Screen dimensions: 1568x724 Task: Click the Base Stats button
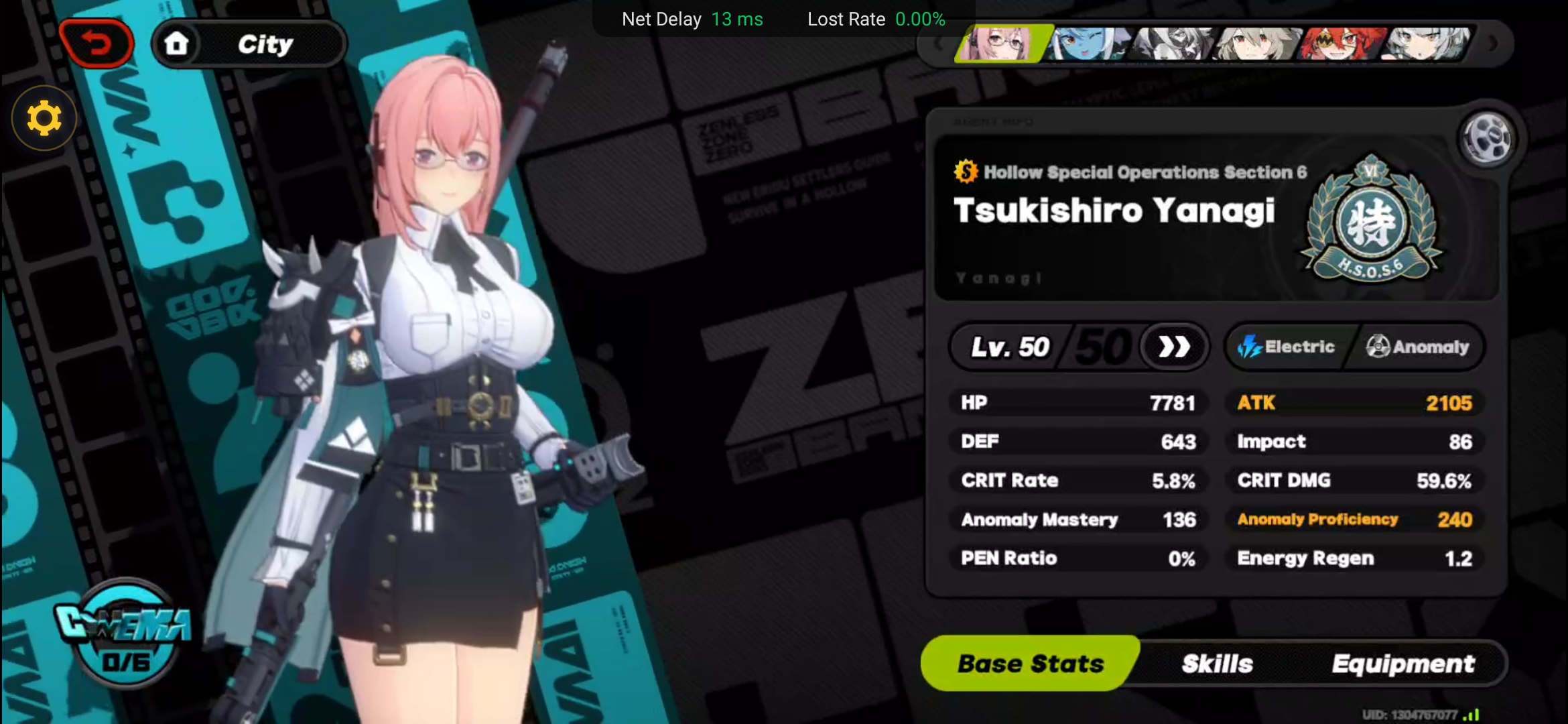pos(1030,663)
